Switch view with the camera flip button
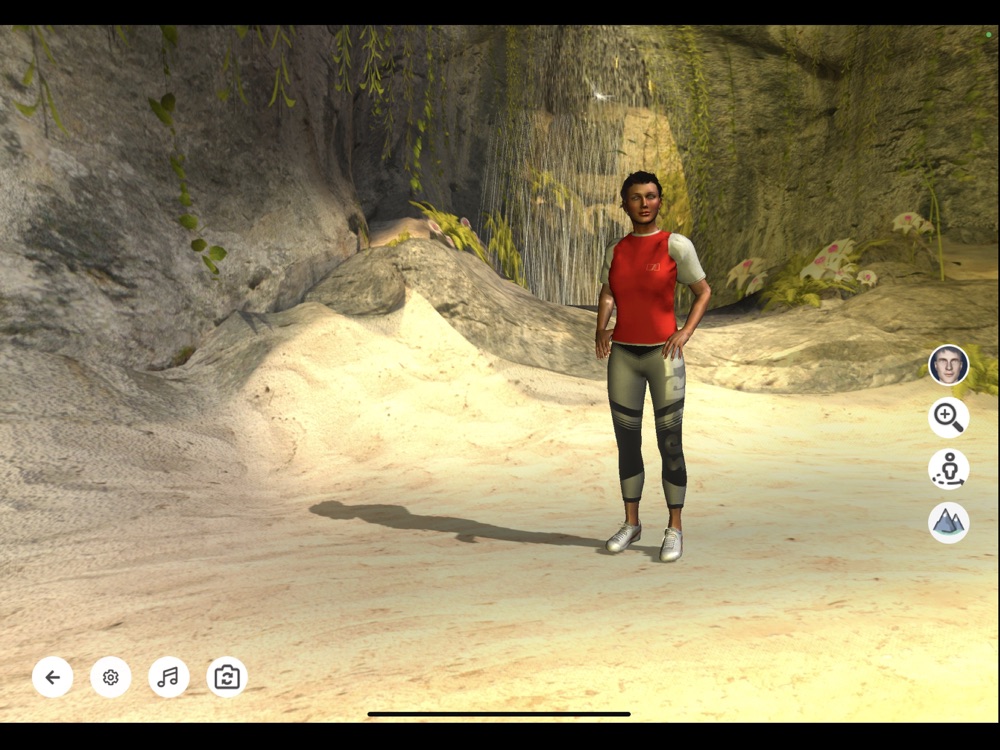This screenshot has width=1000, height=750. pyautogui.click(x=227, y=677)
